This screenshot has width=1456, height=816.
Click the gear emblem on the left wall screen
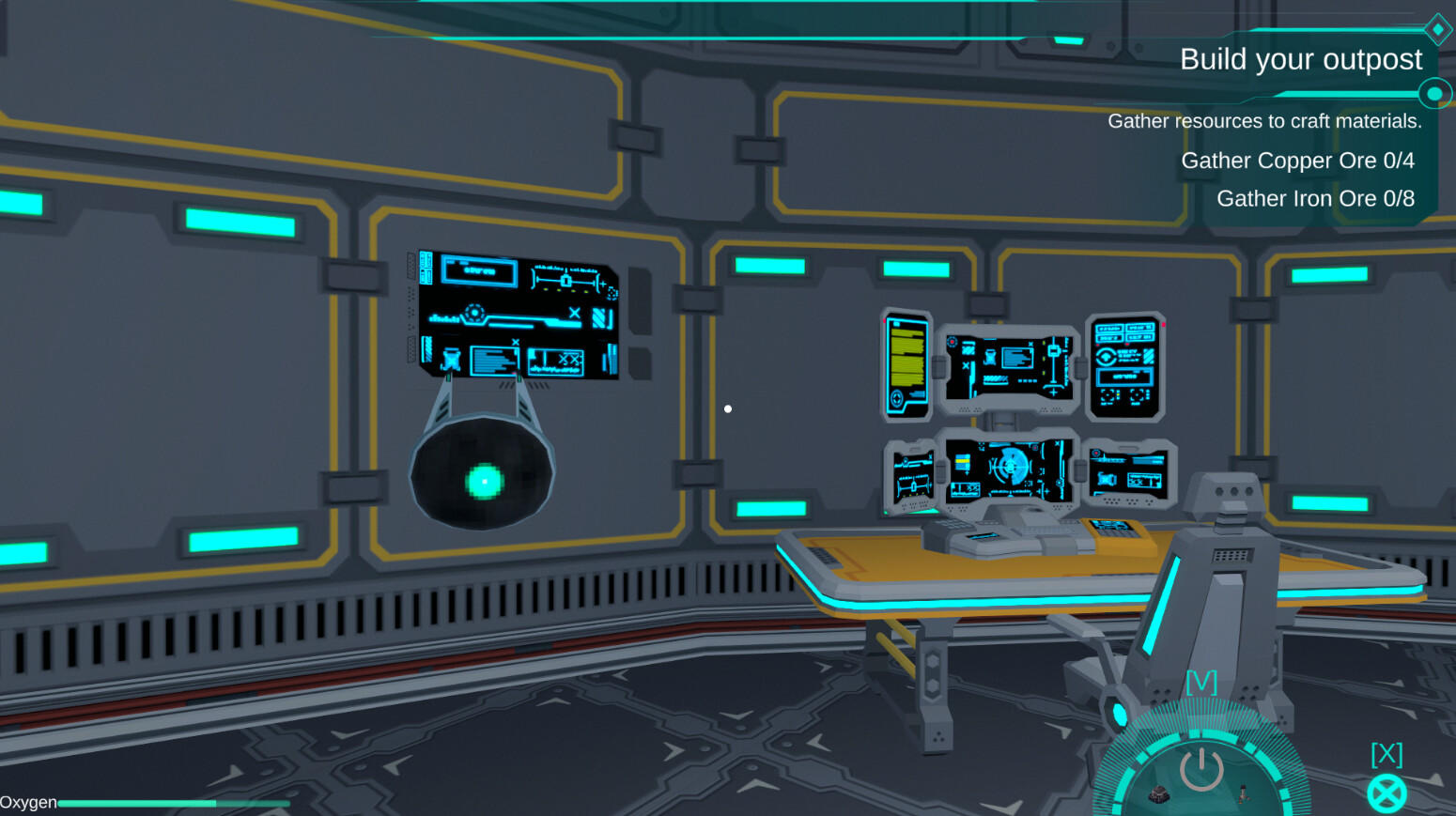click(x=474, y=312)
